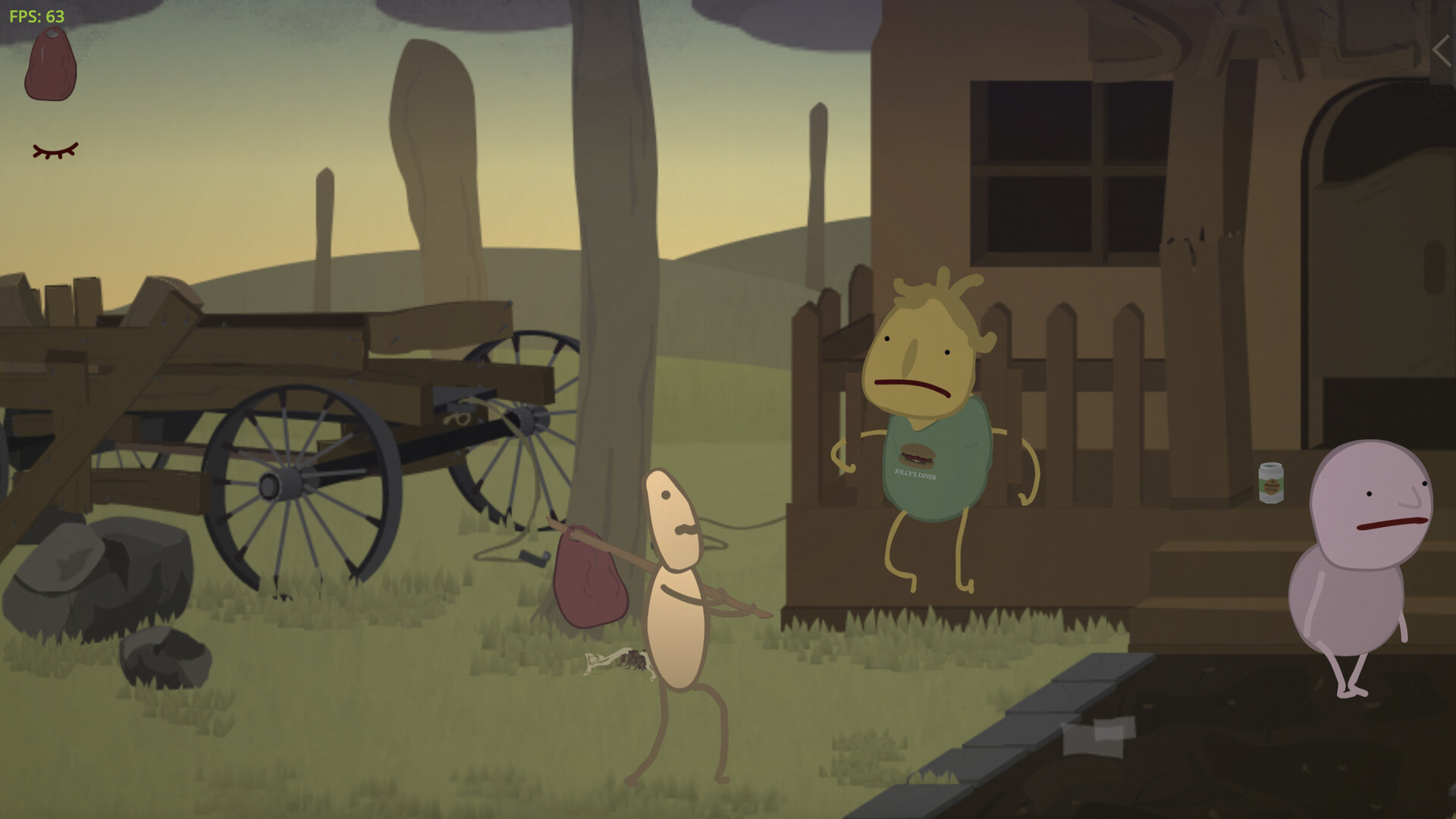Click the closed eye icon below the inventory
Screen dimensions: 1456x819
click(55, 149)
